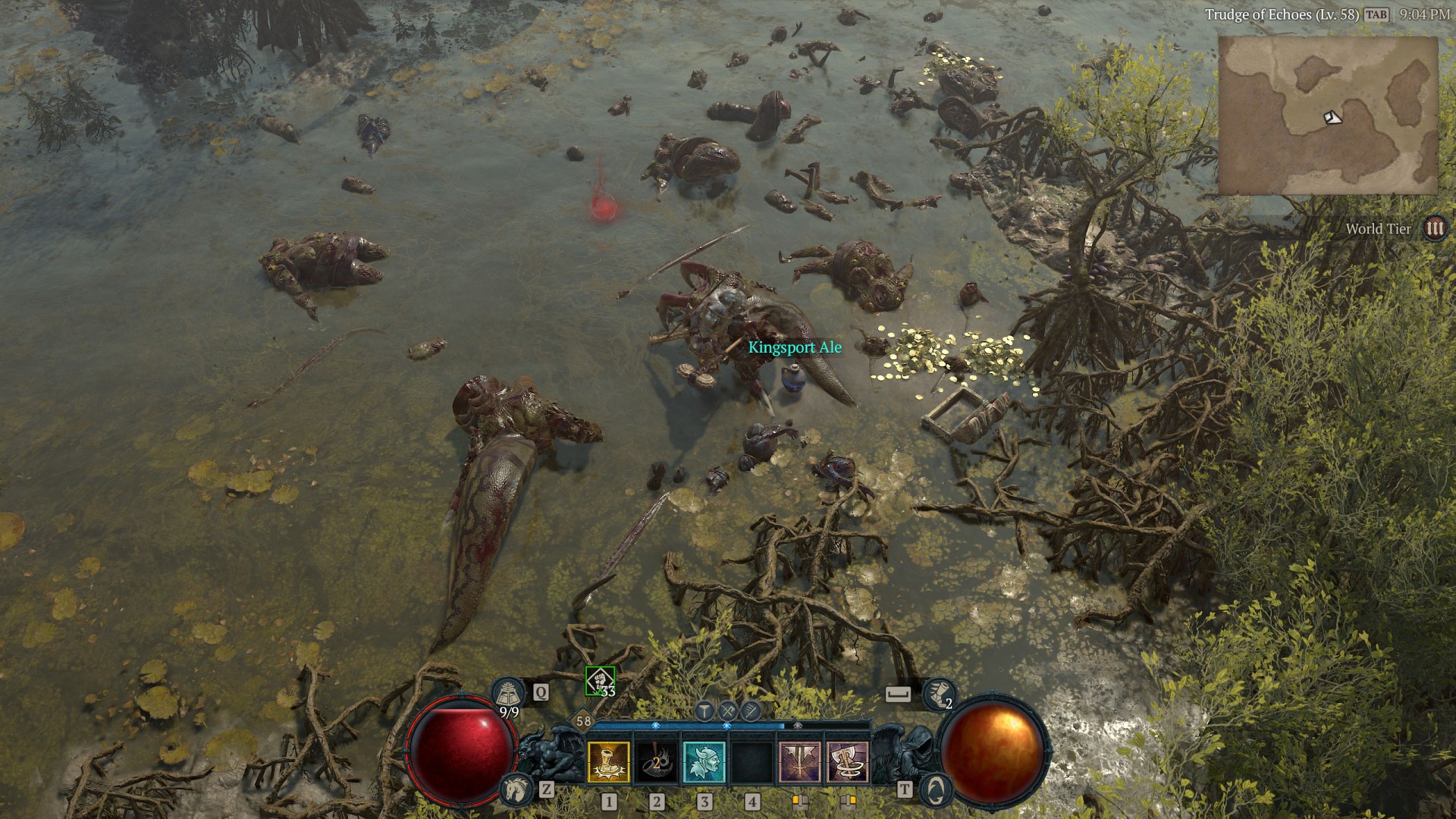The width and height of the screenshot is (1456, 819).
Task: Click the crossed axes weapon indicator
Action: (728, 711)
